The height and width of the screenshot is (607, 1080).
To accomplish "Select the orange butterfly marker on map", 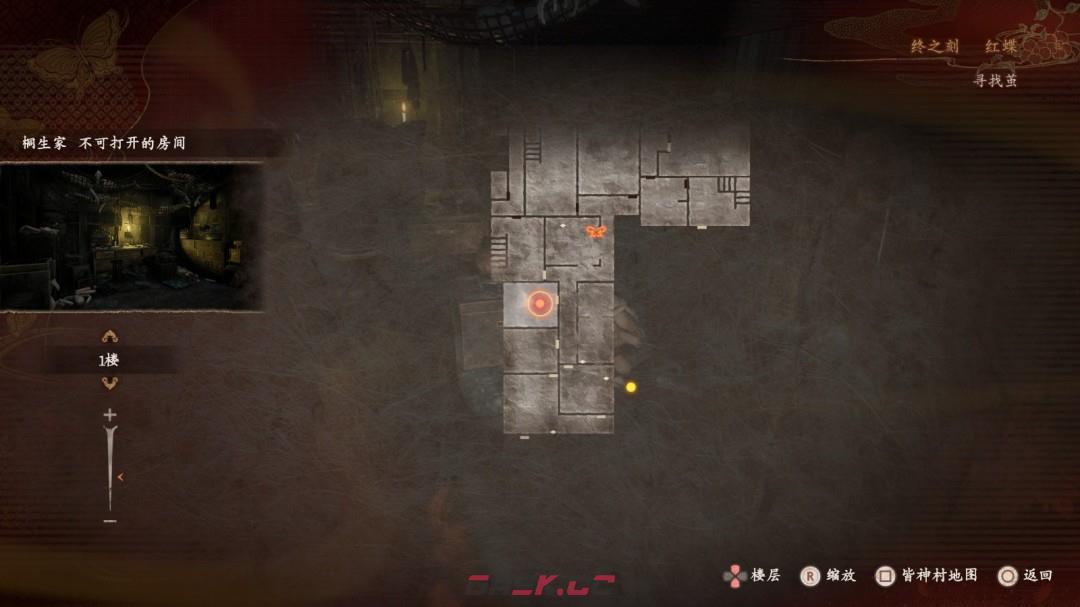I will (x=596, y=232).
